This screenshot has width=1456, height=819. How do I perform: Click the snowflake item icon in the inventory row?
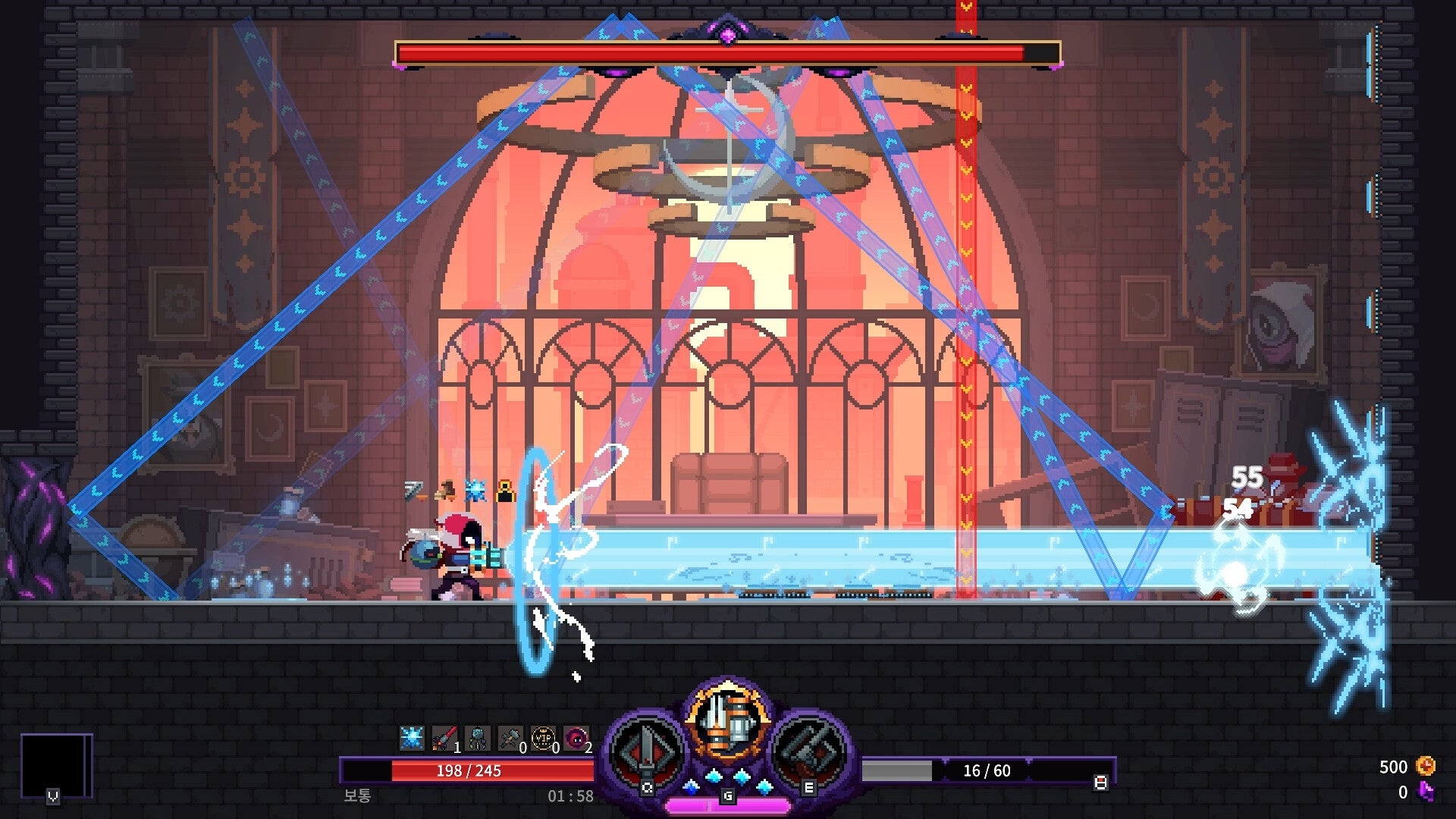[x=411, y=738]
